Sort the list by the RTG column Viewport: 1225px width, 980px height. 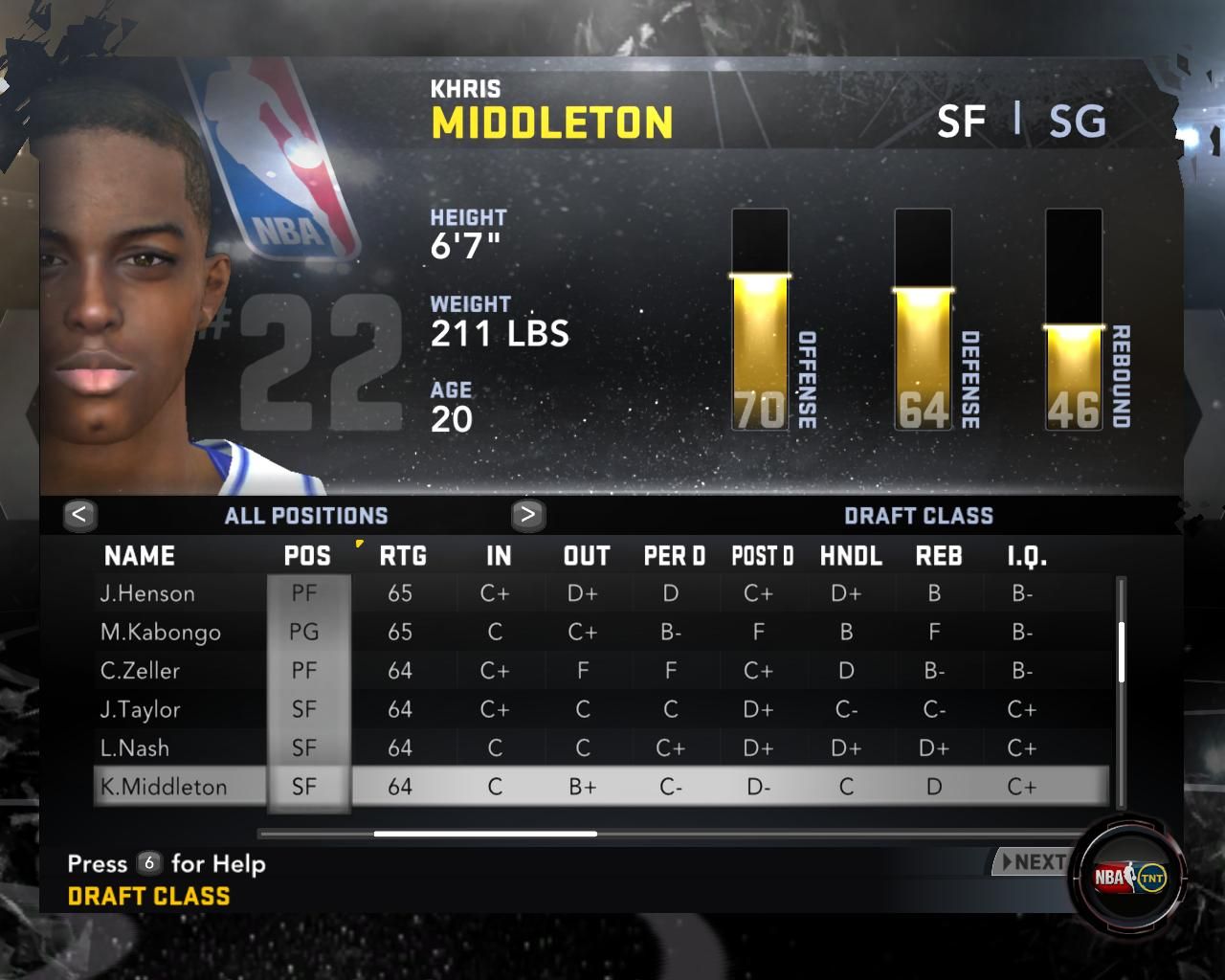[x=403, y=556]
